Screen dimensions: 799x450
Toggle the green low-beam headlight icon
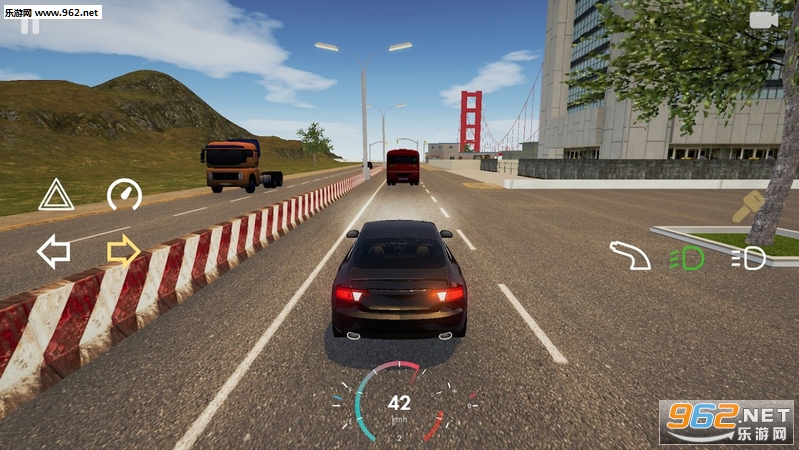point(687,258)
